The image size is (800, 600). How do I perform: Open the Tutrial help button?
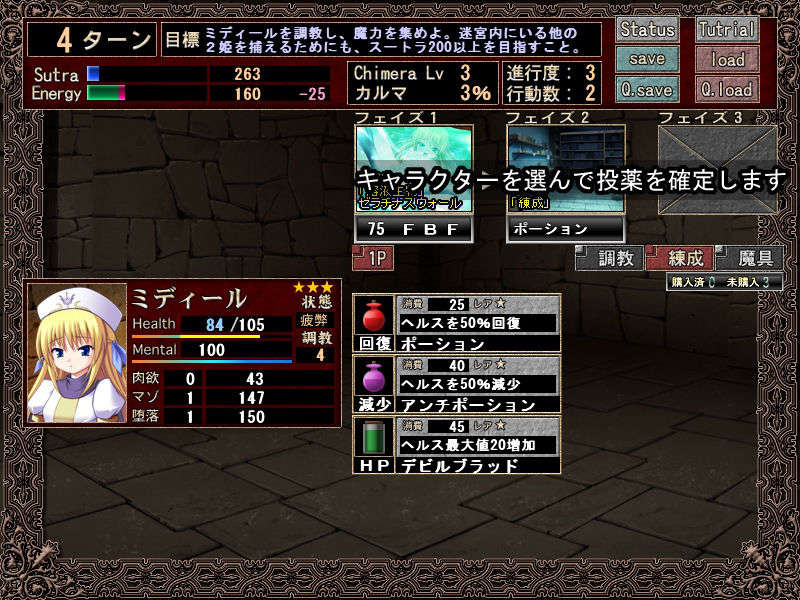(x=727, y=29)
